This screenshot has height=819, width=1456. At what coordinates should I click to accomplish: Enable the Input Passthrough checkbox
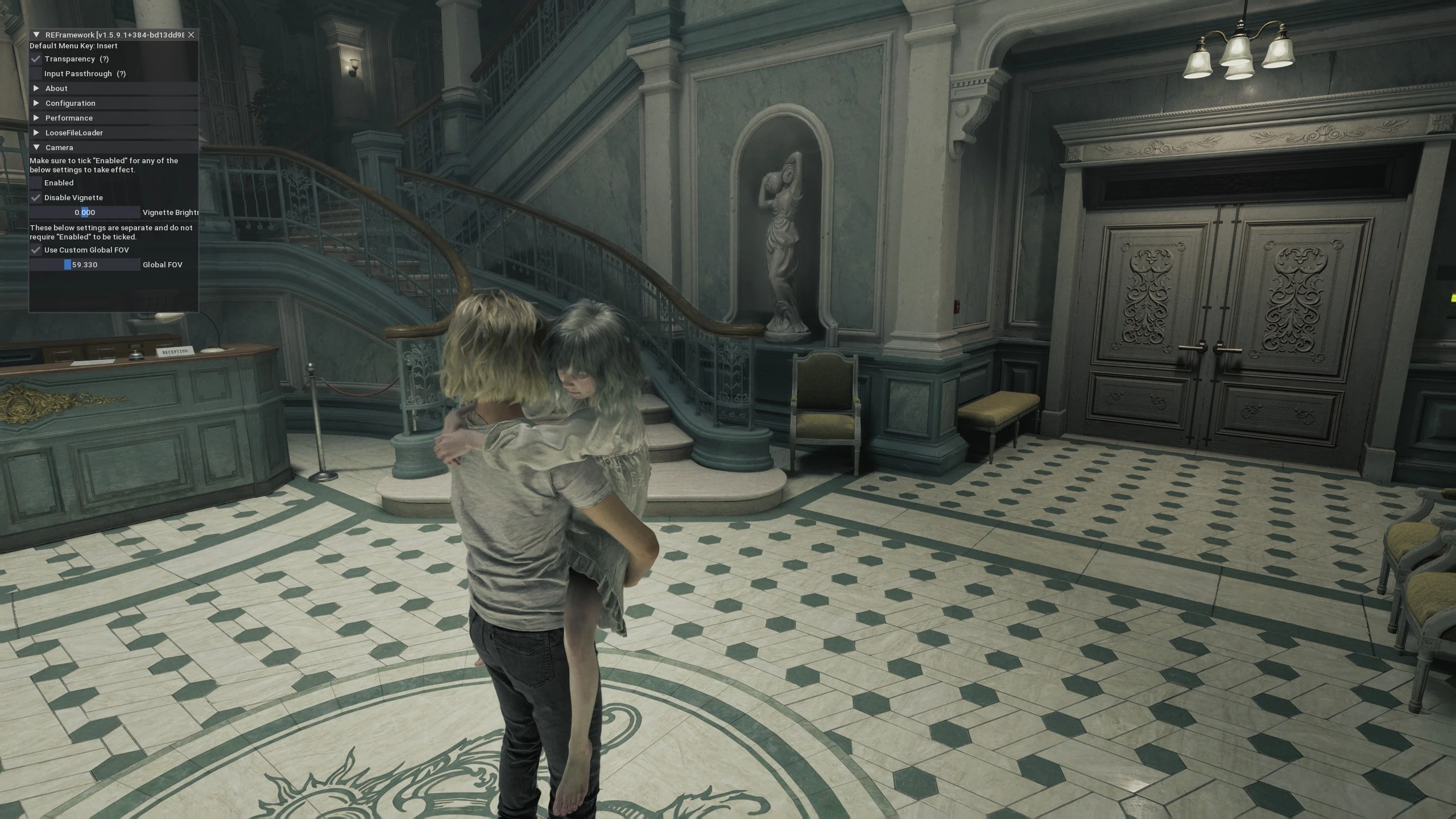click(x=36, y=74)
